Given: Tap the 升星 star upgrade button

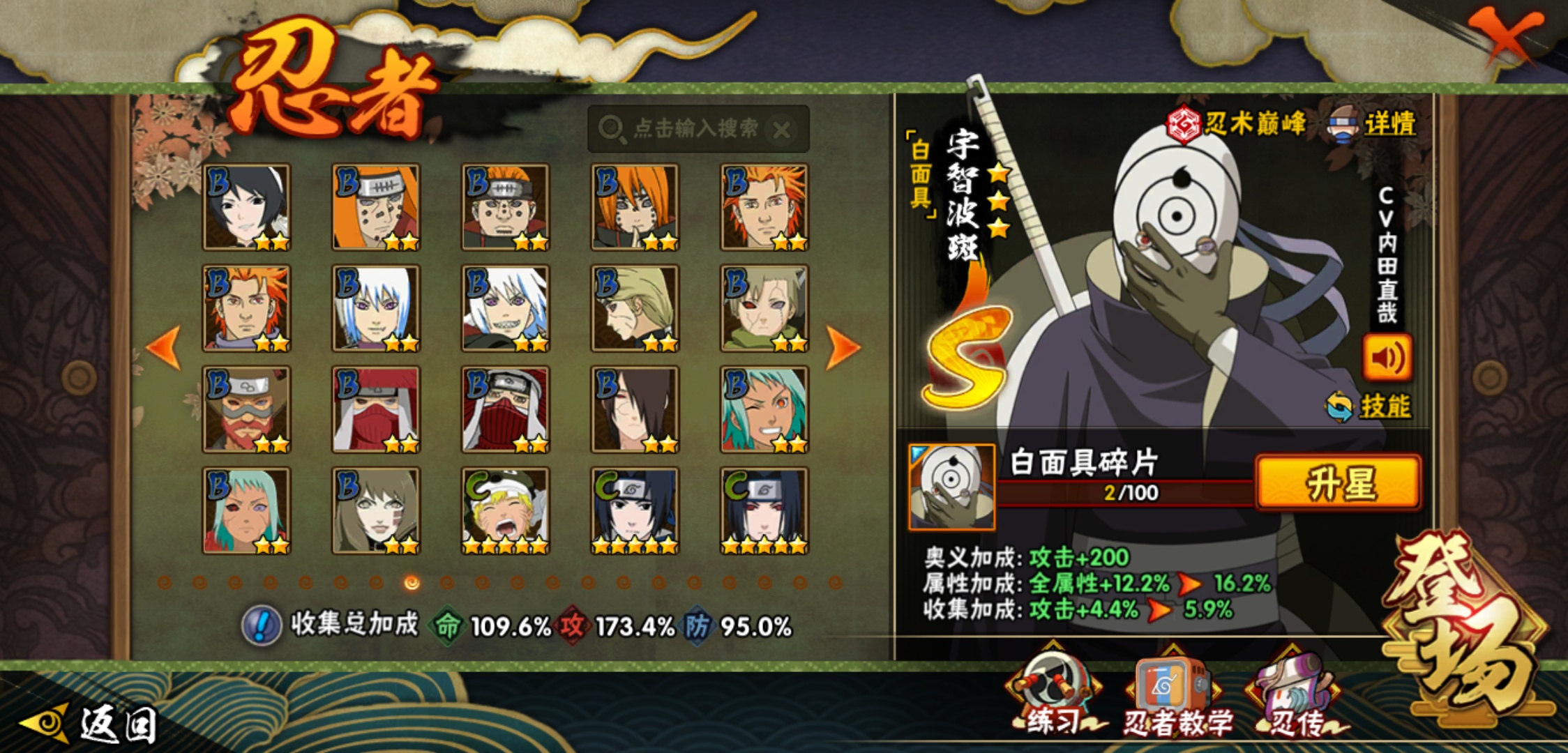Looking at the screenshot, I should pyautogui.click(x=1338, y=482).
